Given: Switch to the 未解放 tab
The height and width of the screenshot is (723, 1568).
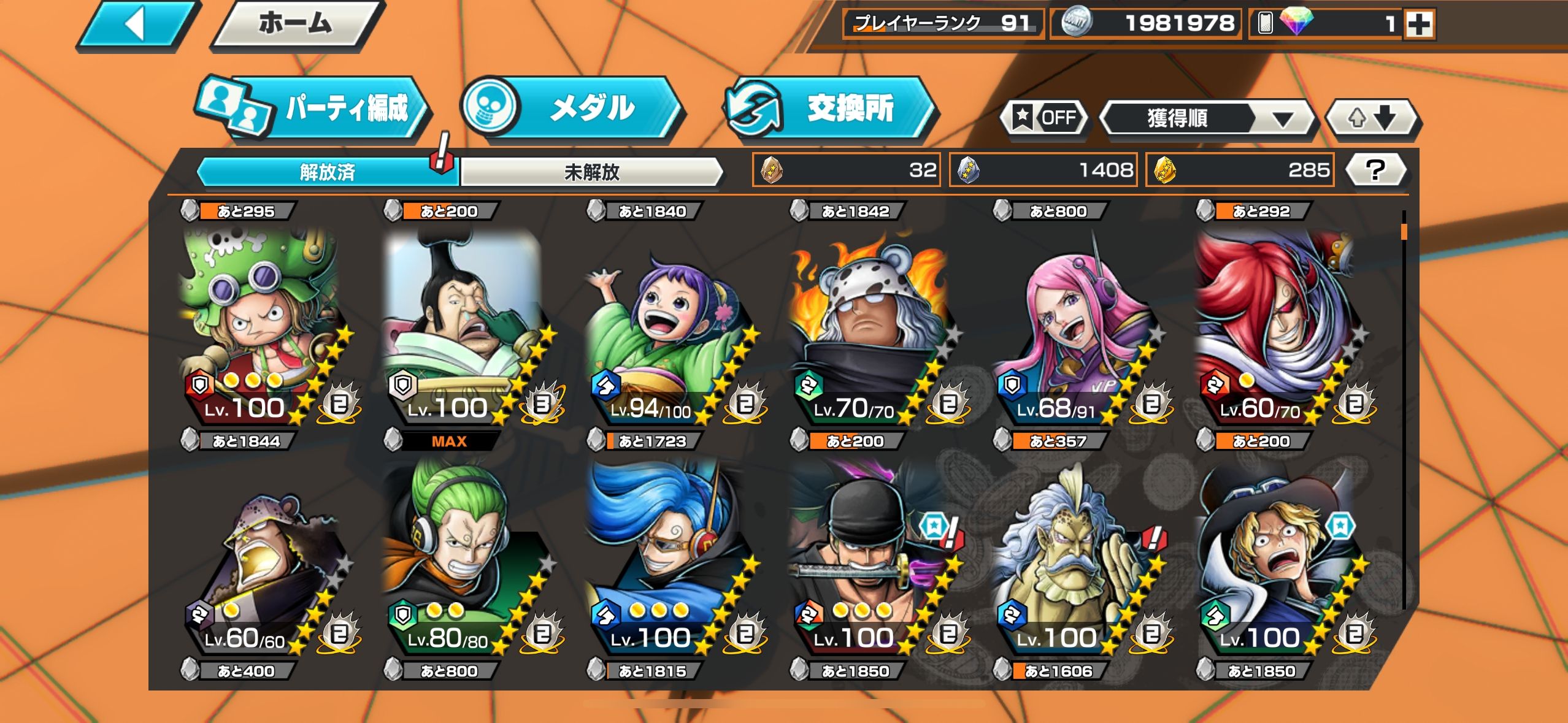Looking at the screenshot, I should click(x=591, y=172).
